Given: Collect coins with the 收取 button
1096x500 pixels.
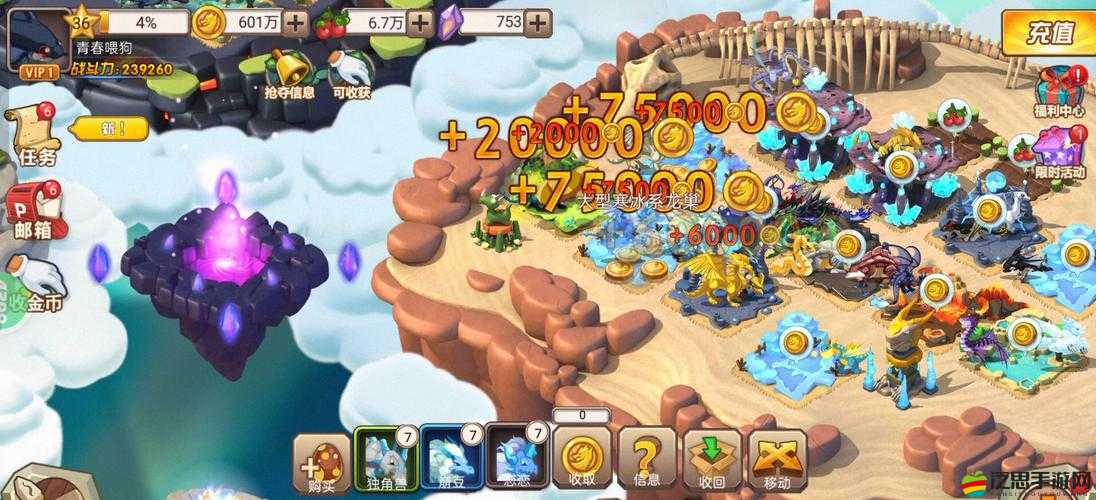Looking at the screenshot, I should 581,460.
